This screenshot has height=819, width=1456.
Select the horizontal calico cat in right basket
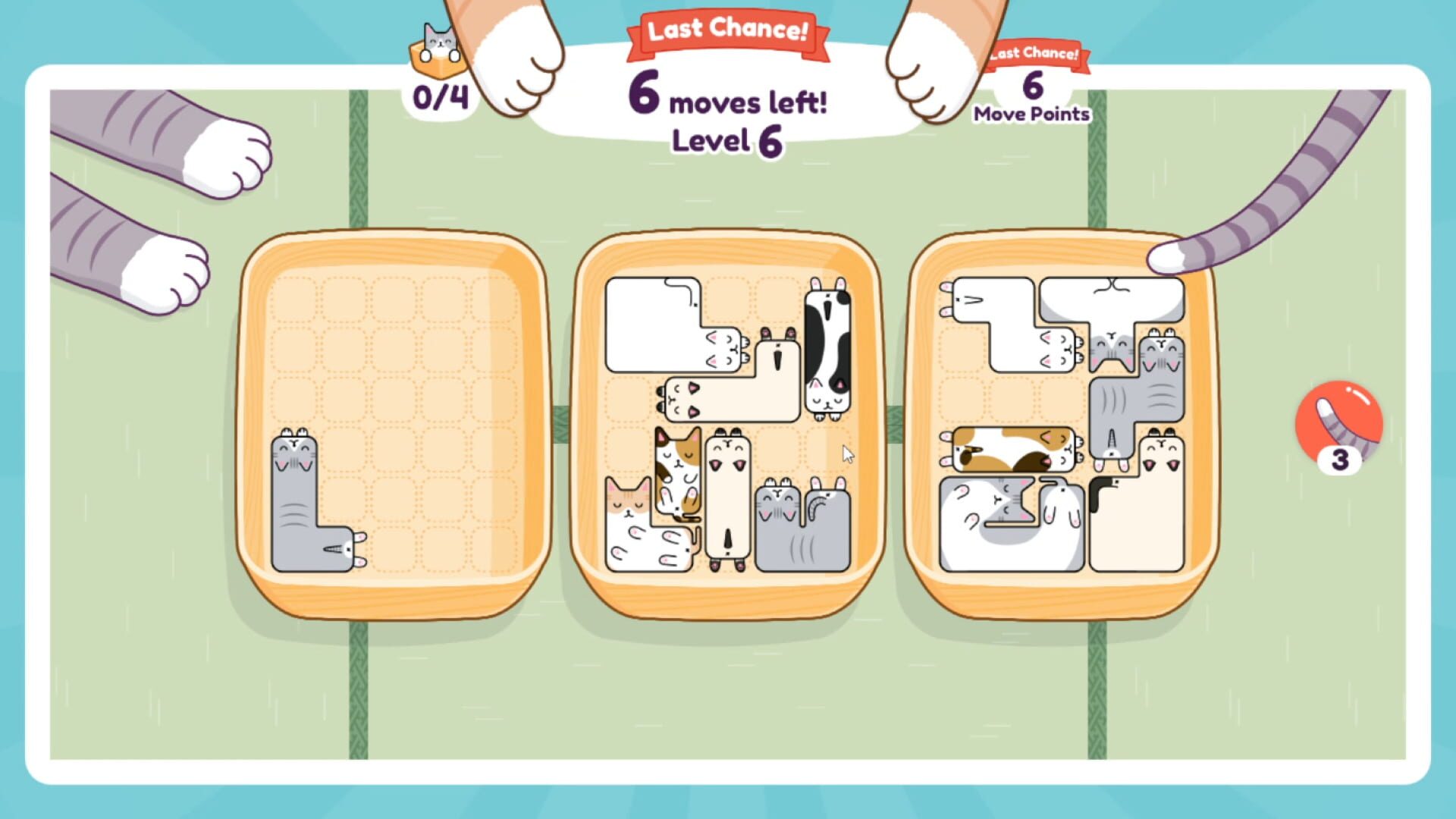tap(1011, 447)
